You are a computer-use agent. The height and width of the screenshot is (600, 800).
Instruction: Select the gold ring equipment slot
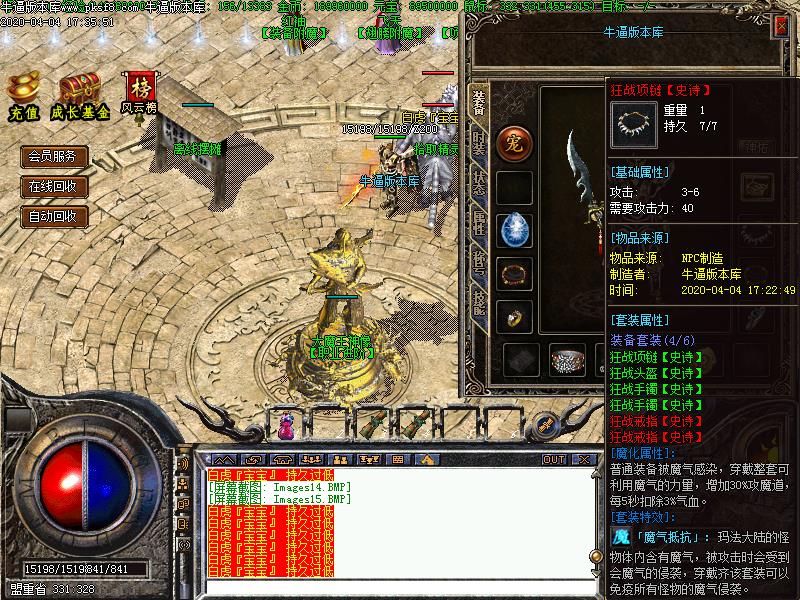515,316
